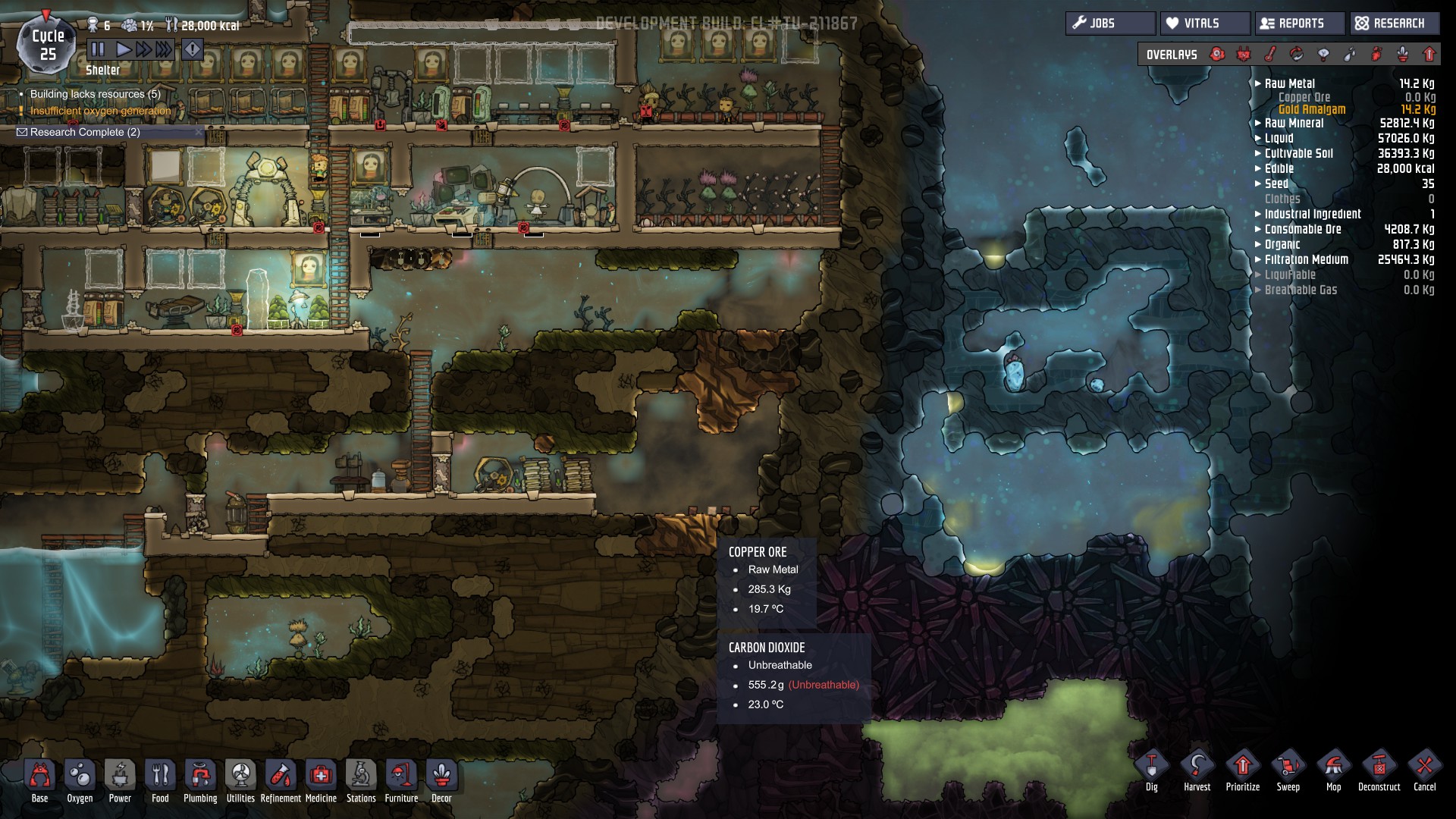The image size is (1456, 819).
Task: Open the Base build menu
Action: click(39, 780)
